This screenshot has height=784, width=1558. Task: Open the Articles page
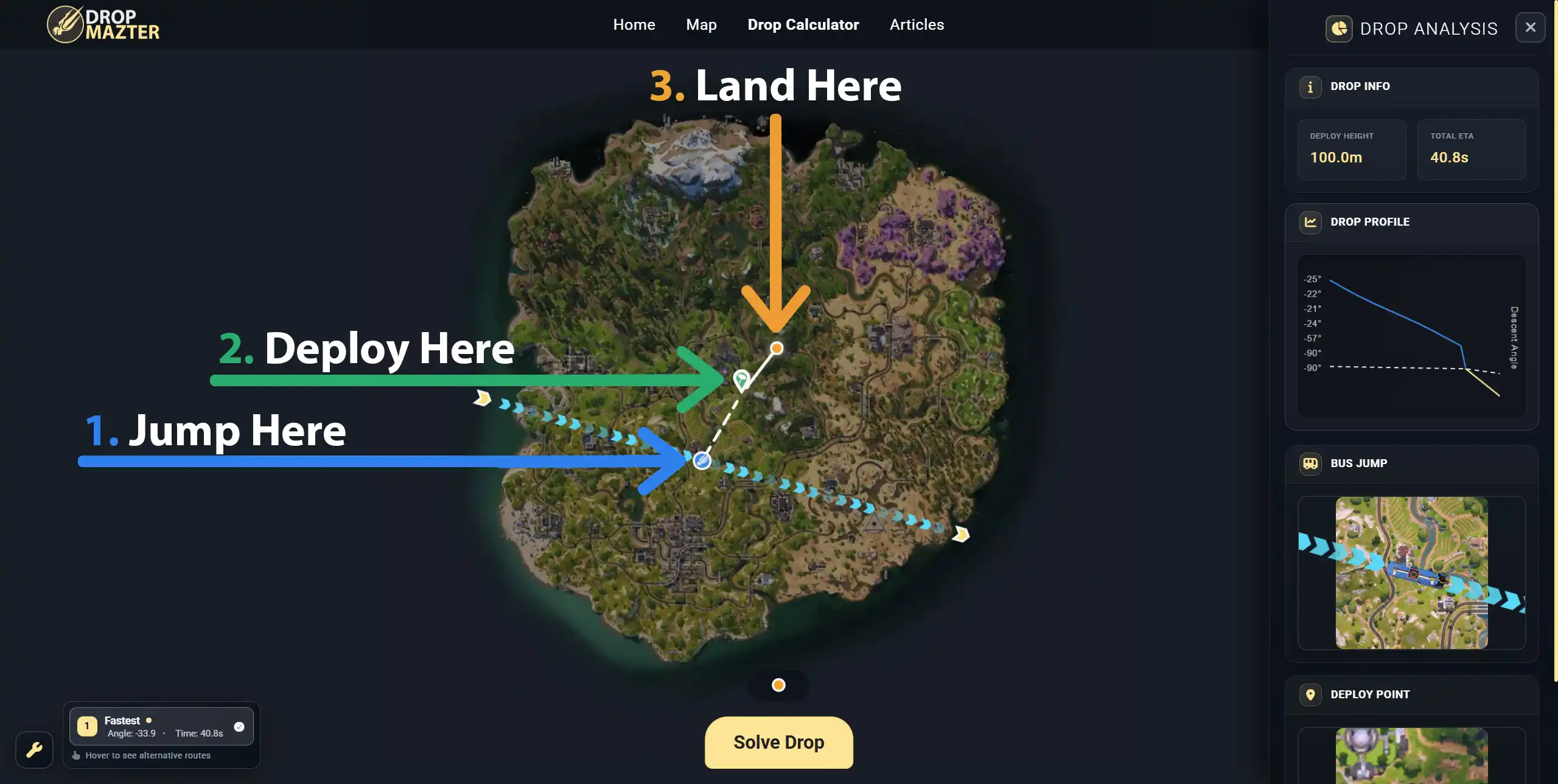click(x=917, y=24)
